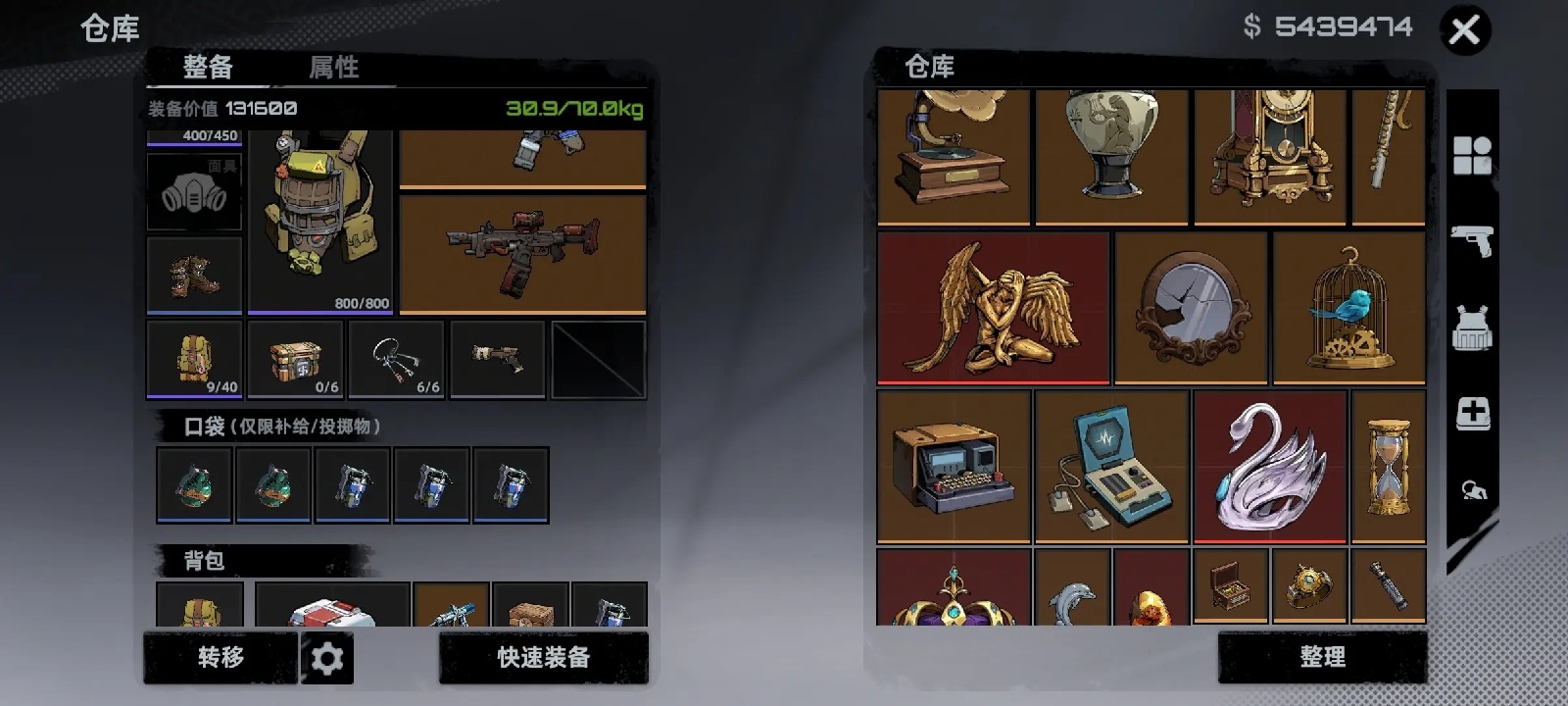This screenshot has height=706, width=1568.
Task: Switch to the 属性 tab
Action: (333, 67)
